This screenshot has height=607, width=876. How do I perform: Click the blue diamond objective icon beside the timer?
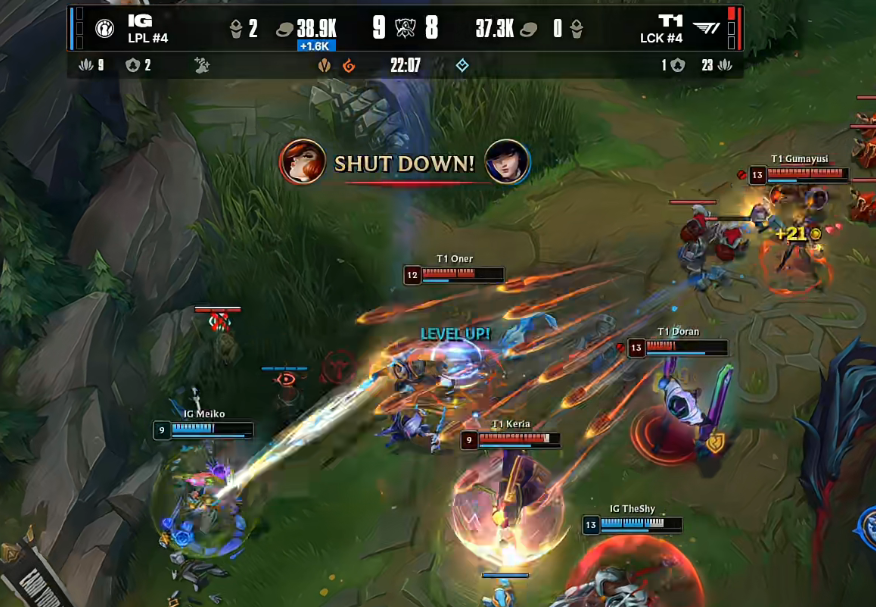(462, 66)
